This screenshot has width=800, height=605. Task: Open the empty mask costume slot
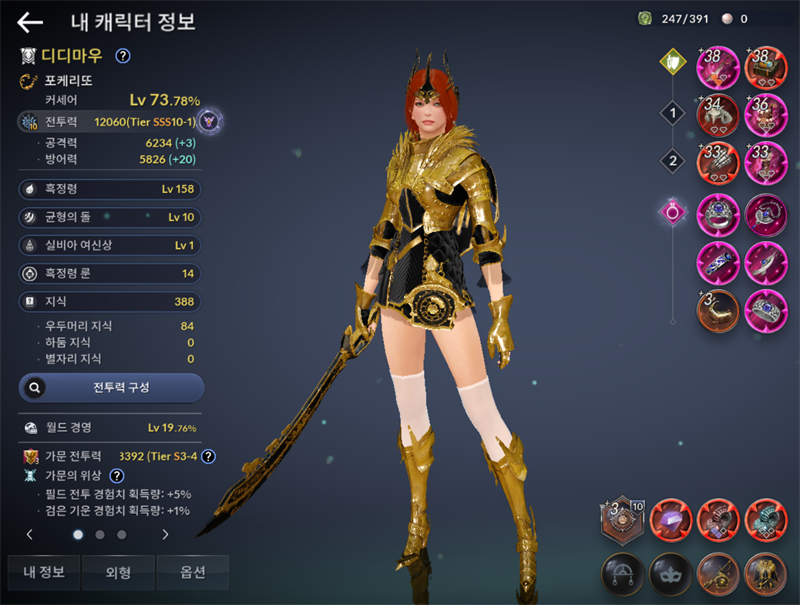671,573
